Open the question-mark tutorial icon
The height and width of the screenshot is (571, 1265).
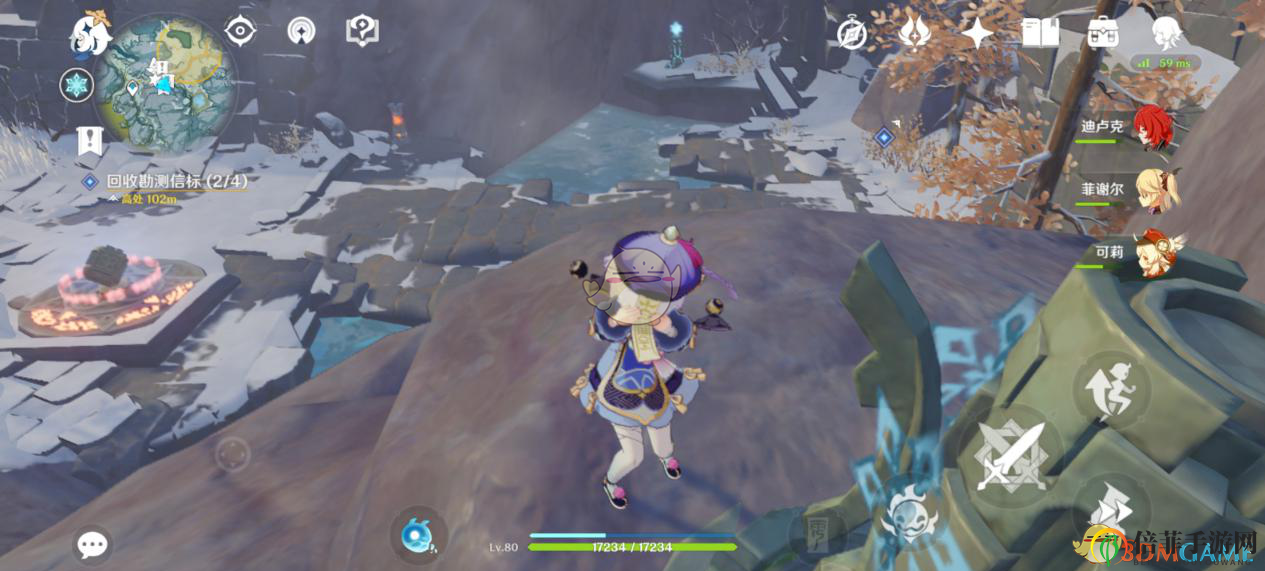361,31
